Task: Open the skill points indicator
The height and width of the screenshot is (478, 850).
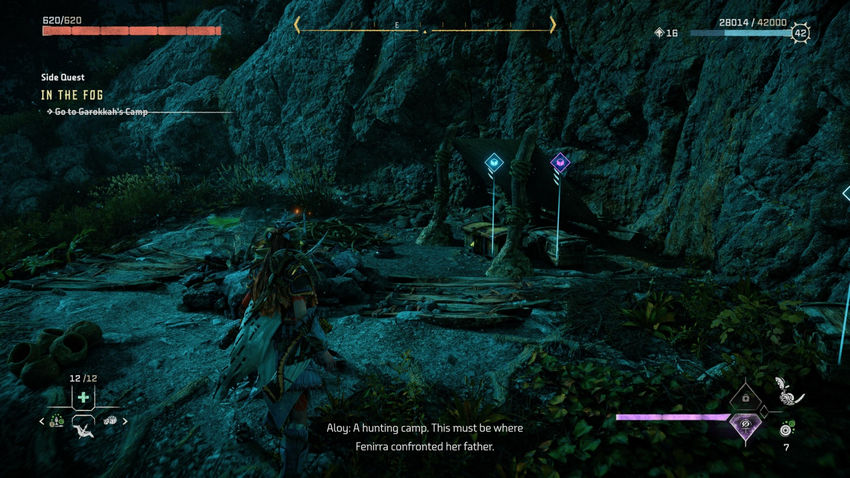Action: pyautogui.click(x=665, y=33)
